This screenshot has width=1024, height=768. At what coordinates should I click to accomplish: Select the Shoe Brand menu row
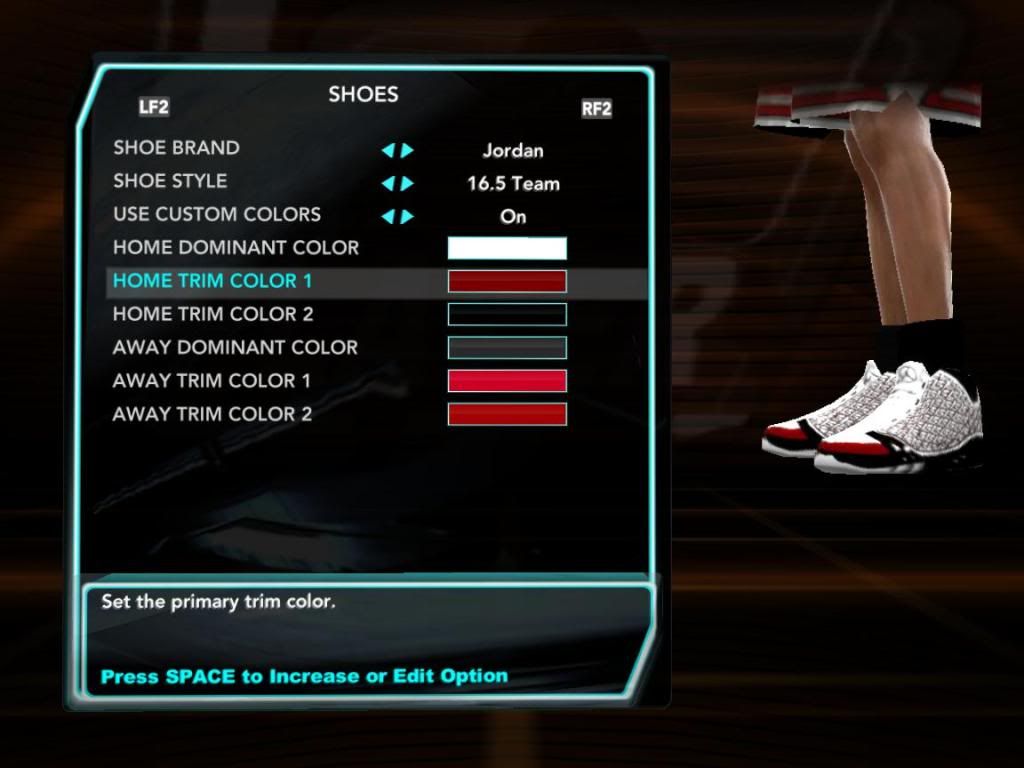click(x=176, y=148)
